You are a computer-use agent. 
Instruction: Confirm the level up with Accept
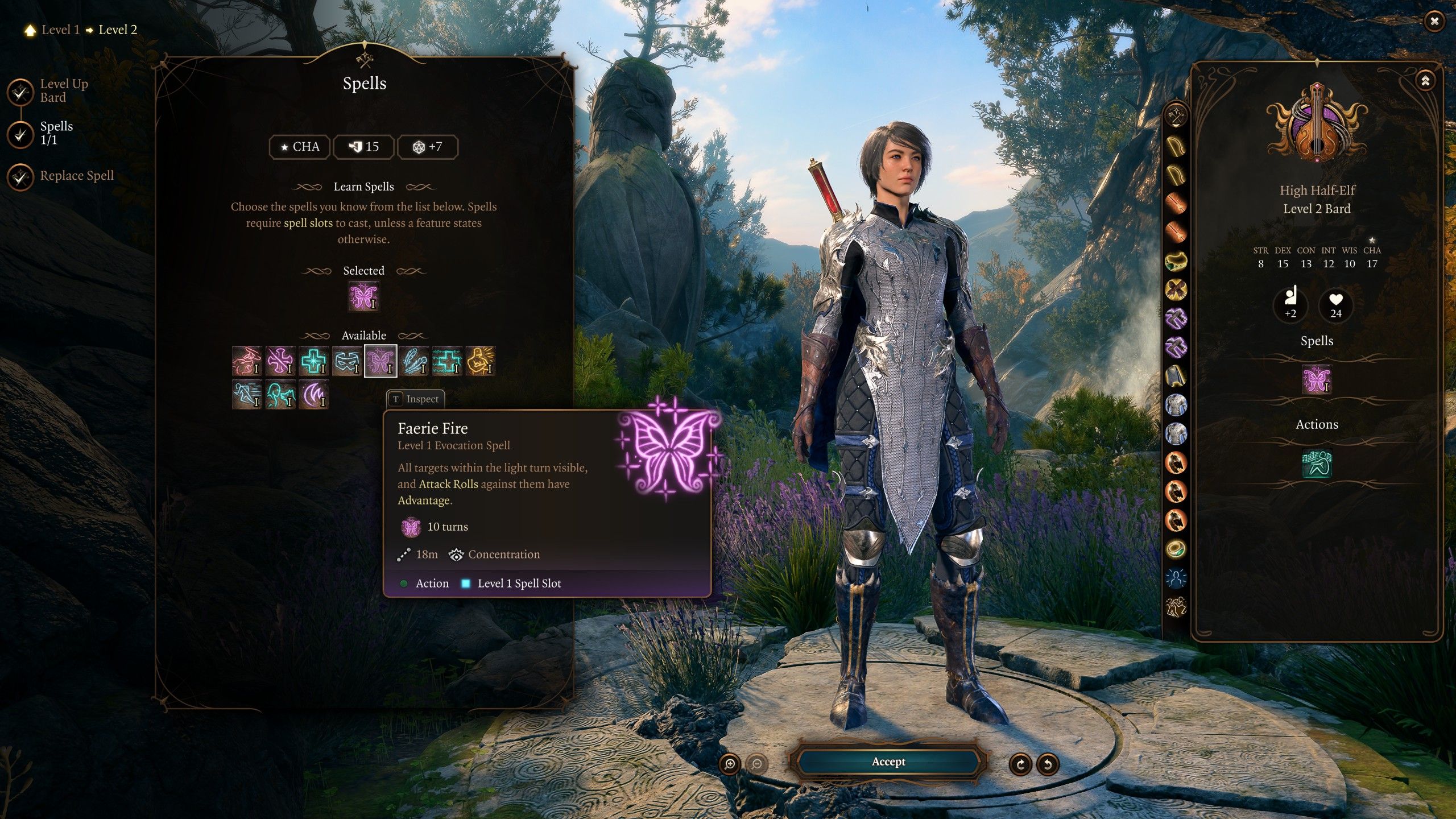point(888,762)
